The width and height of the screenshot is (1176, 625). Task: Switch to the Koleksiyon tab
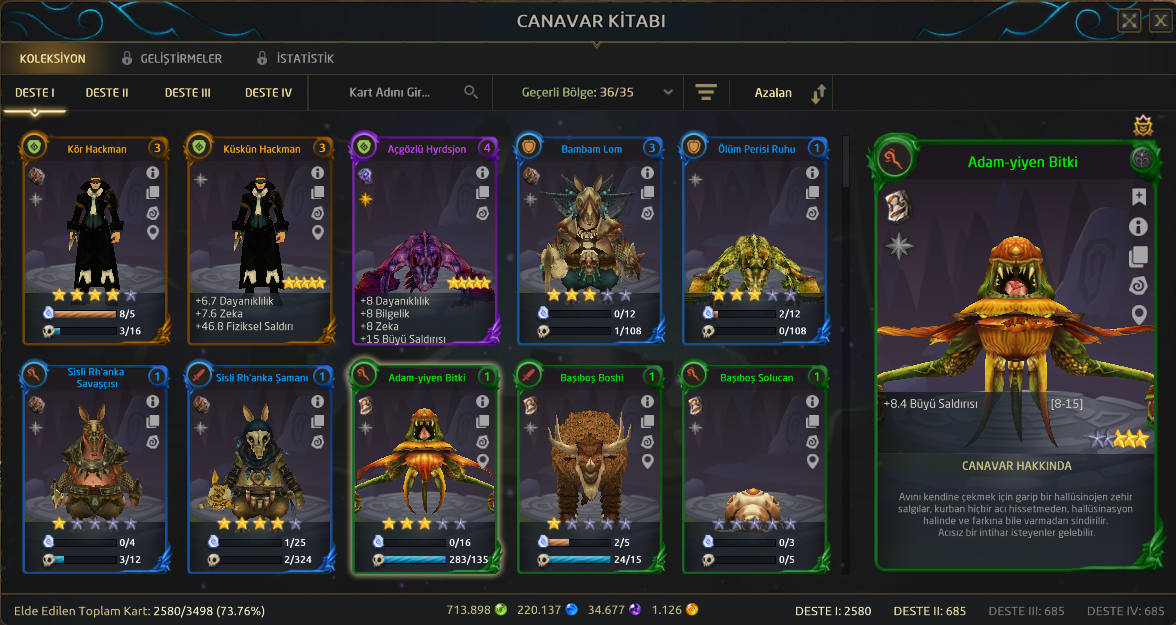click(x=52, y=59)
